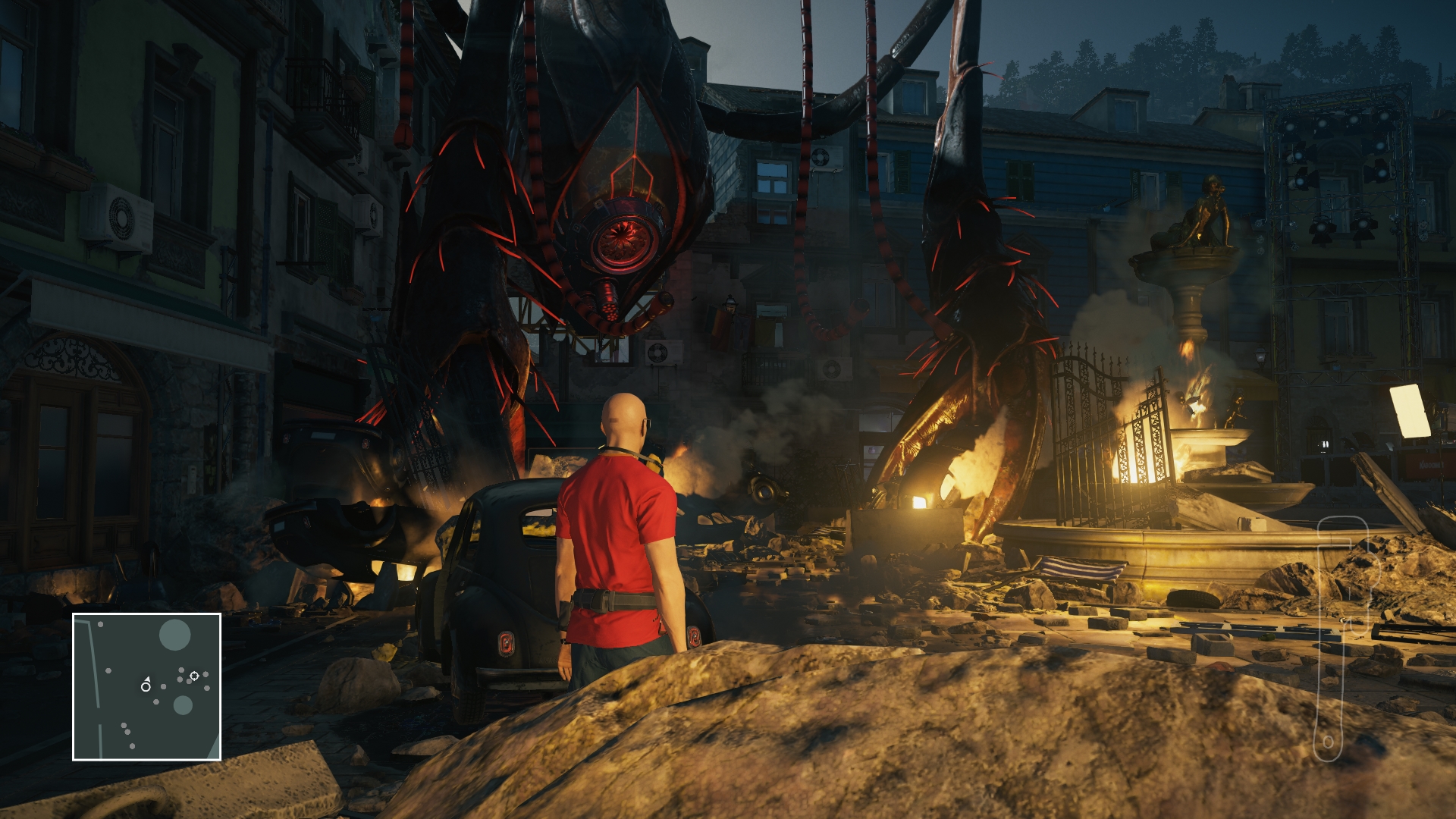The image size is (1456, 819).
Task: Click the player arrow marker on the minimap
Action: pyautogui.click(x=148, y=679)
